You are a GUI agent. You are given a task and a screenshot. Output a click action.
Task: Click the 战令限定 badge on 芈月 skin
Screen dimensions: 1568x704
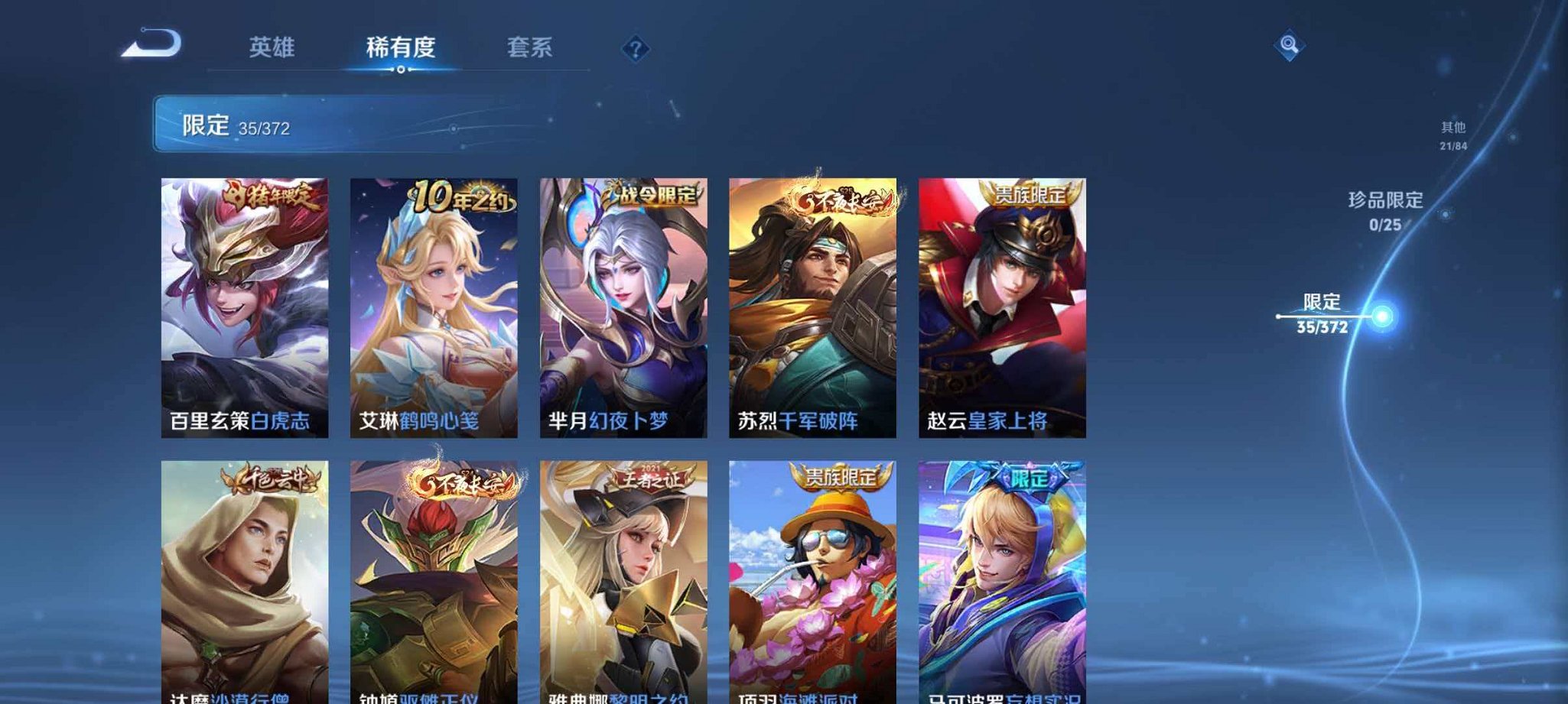(x=650, y=197)
